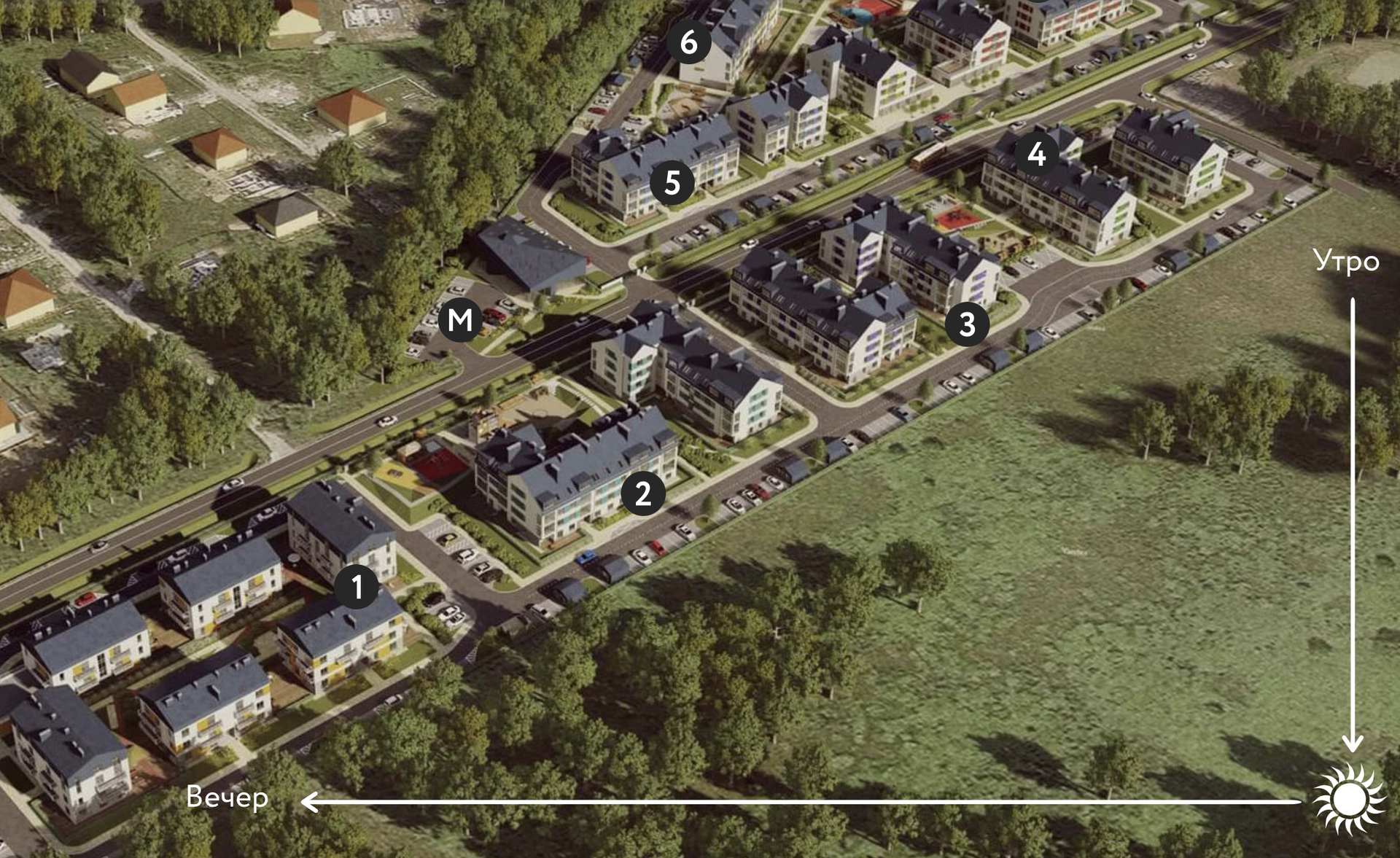The width and height of the screenshot is (1400, 858).
Task: Choose building marker number 6
Action: point(688,42)
